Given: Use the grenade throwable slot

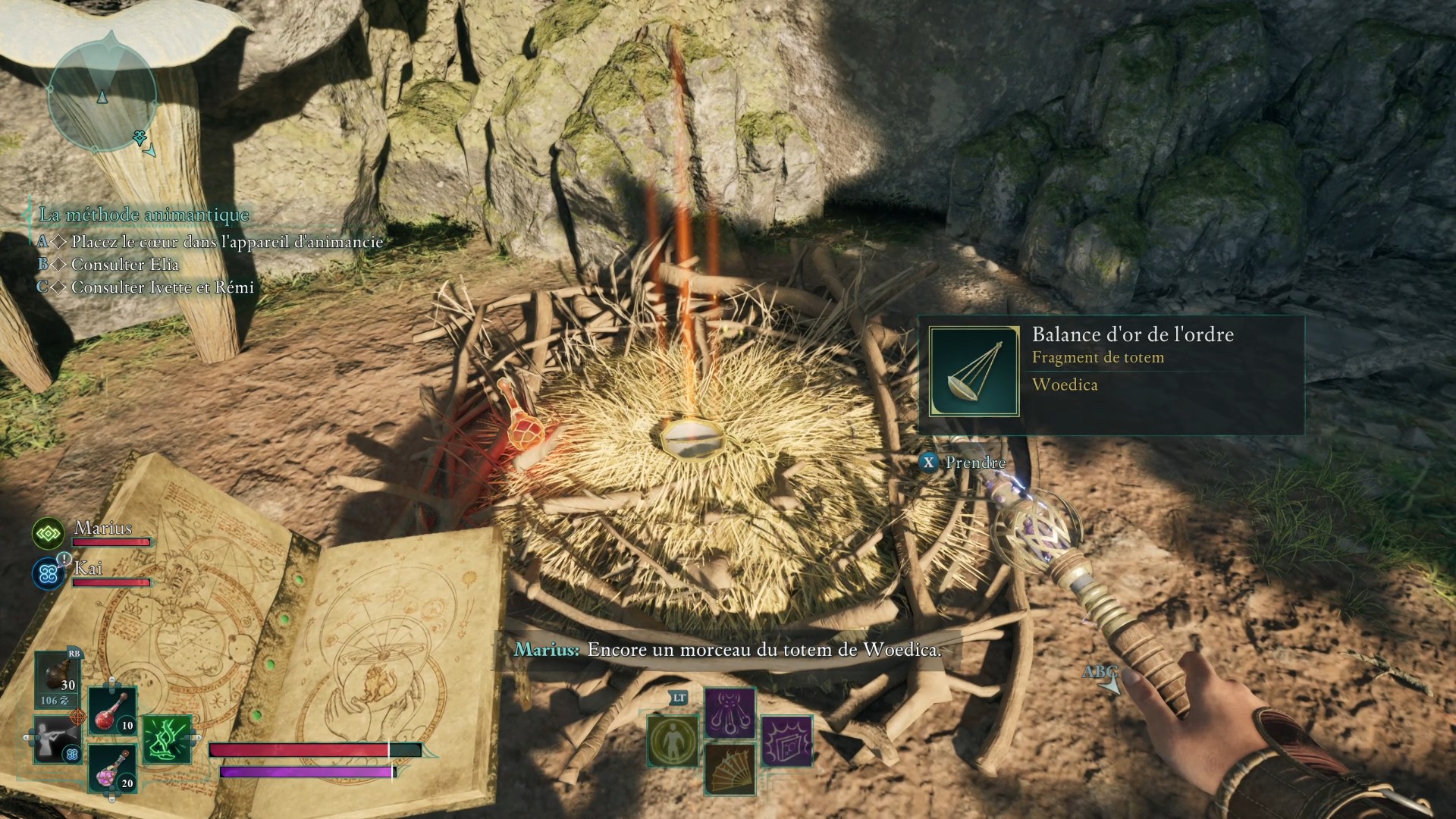Looking at the screenshot, I should [58, 679].
